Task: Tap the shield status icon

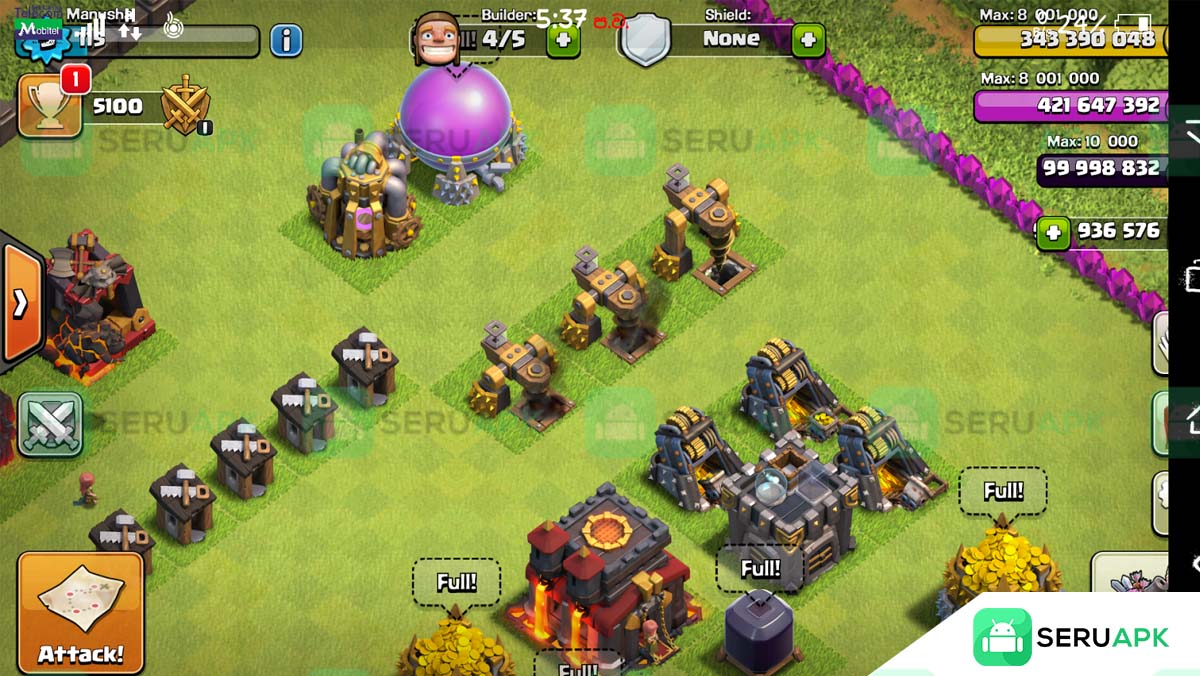Action: (645, 42)
